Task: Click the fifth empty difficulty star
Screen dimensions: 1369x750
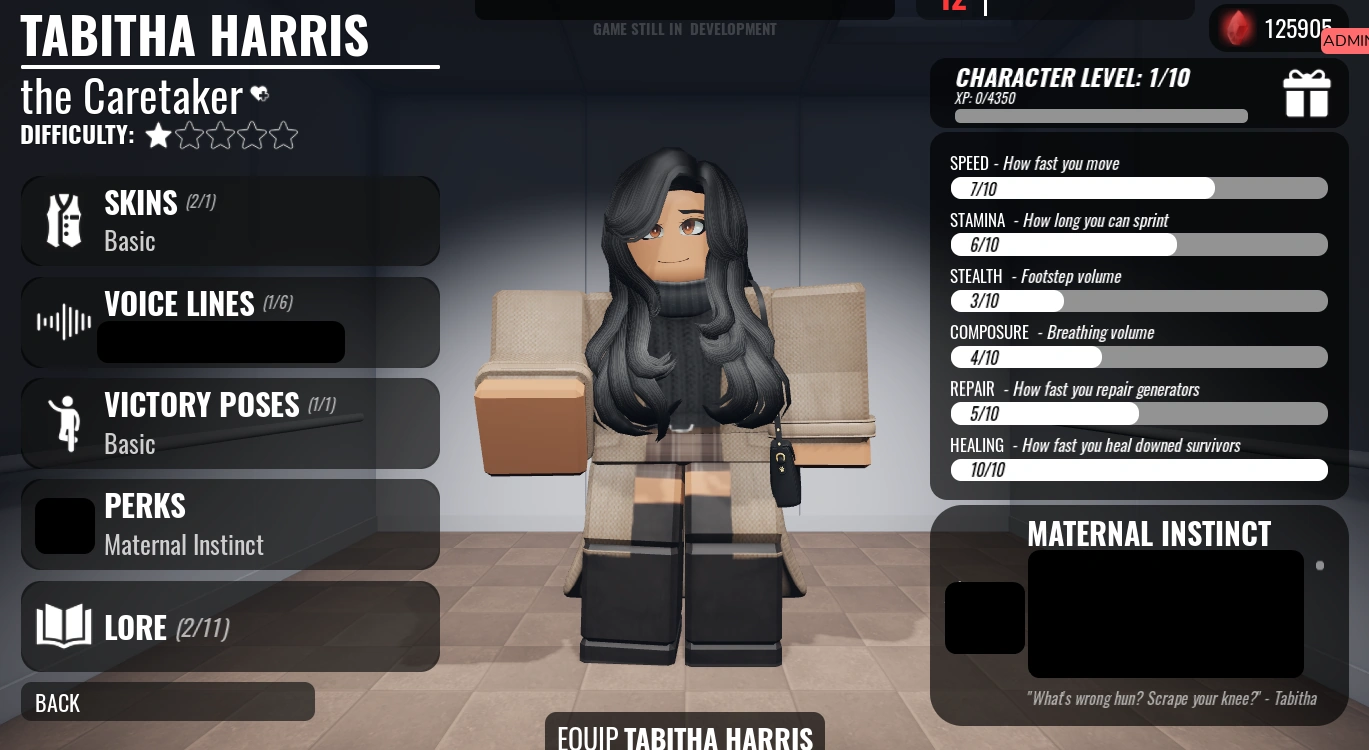Action: [x=283, y=134]
